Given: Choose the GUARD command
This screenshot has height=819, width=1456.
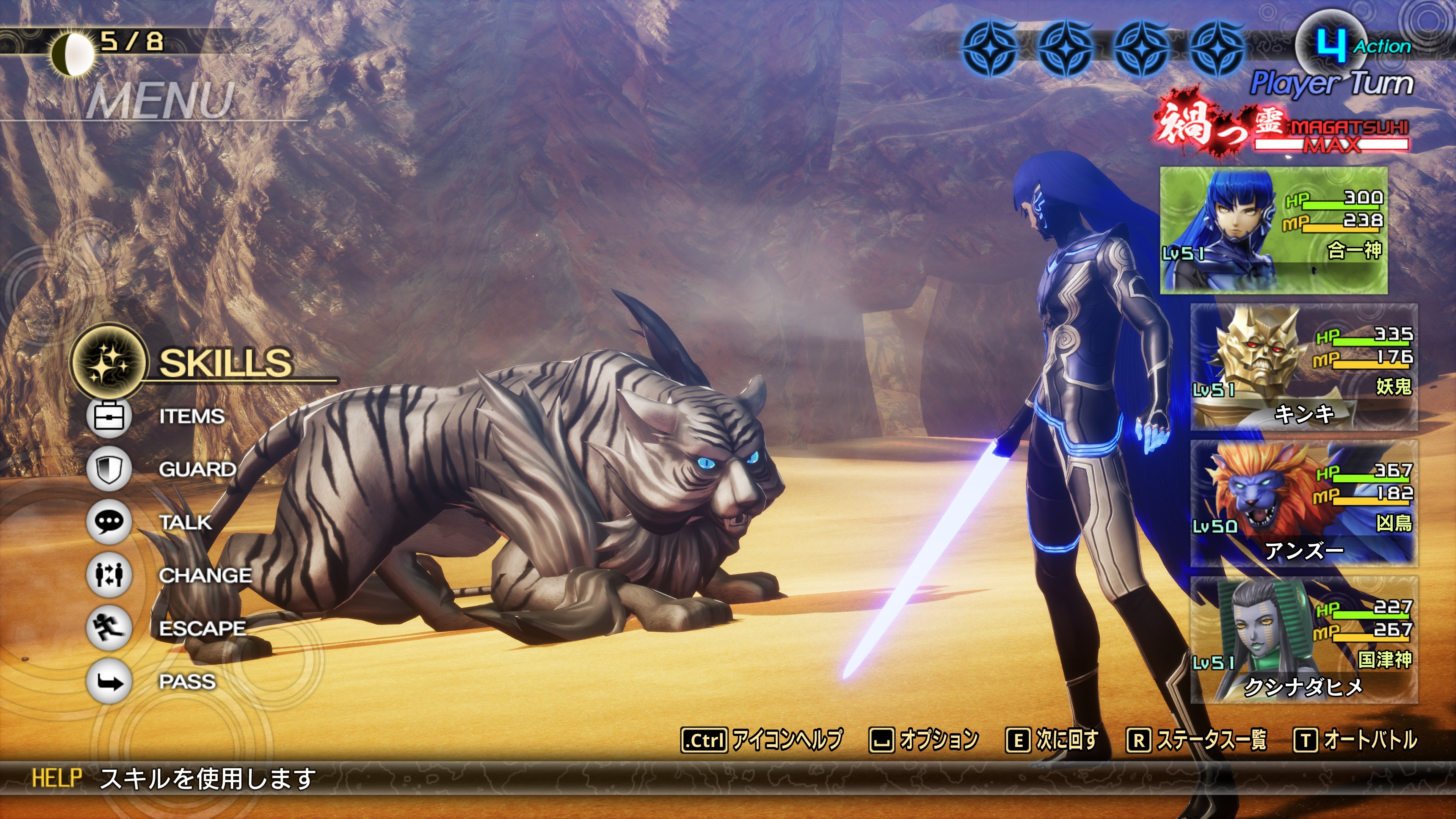Looking at the screenshot, I should coord(197,469).
